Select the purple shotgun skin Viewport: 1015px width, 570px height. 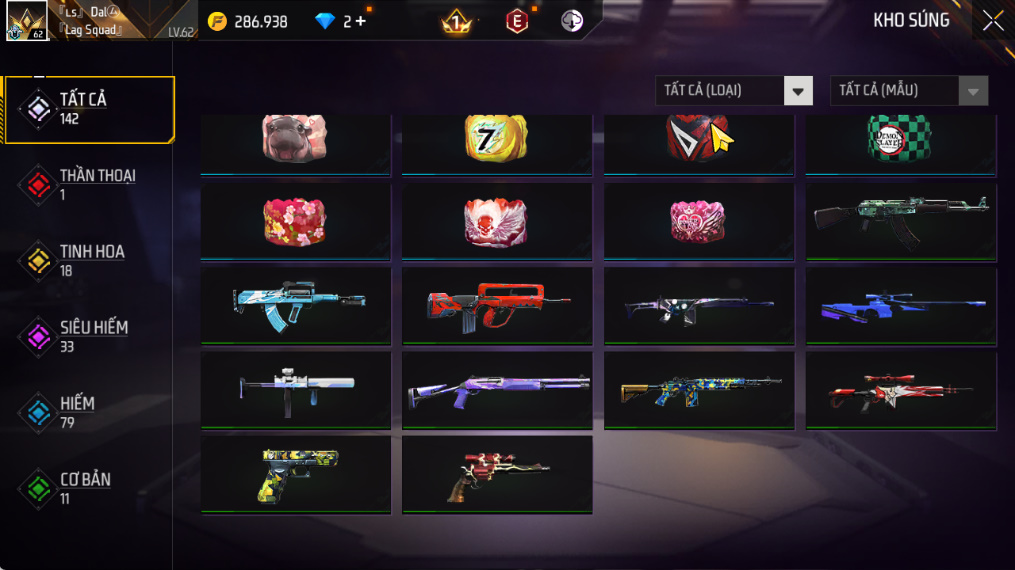point(496,388)
